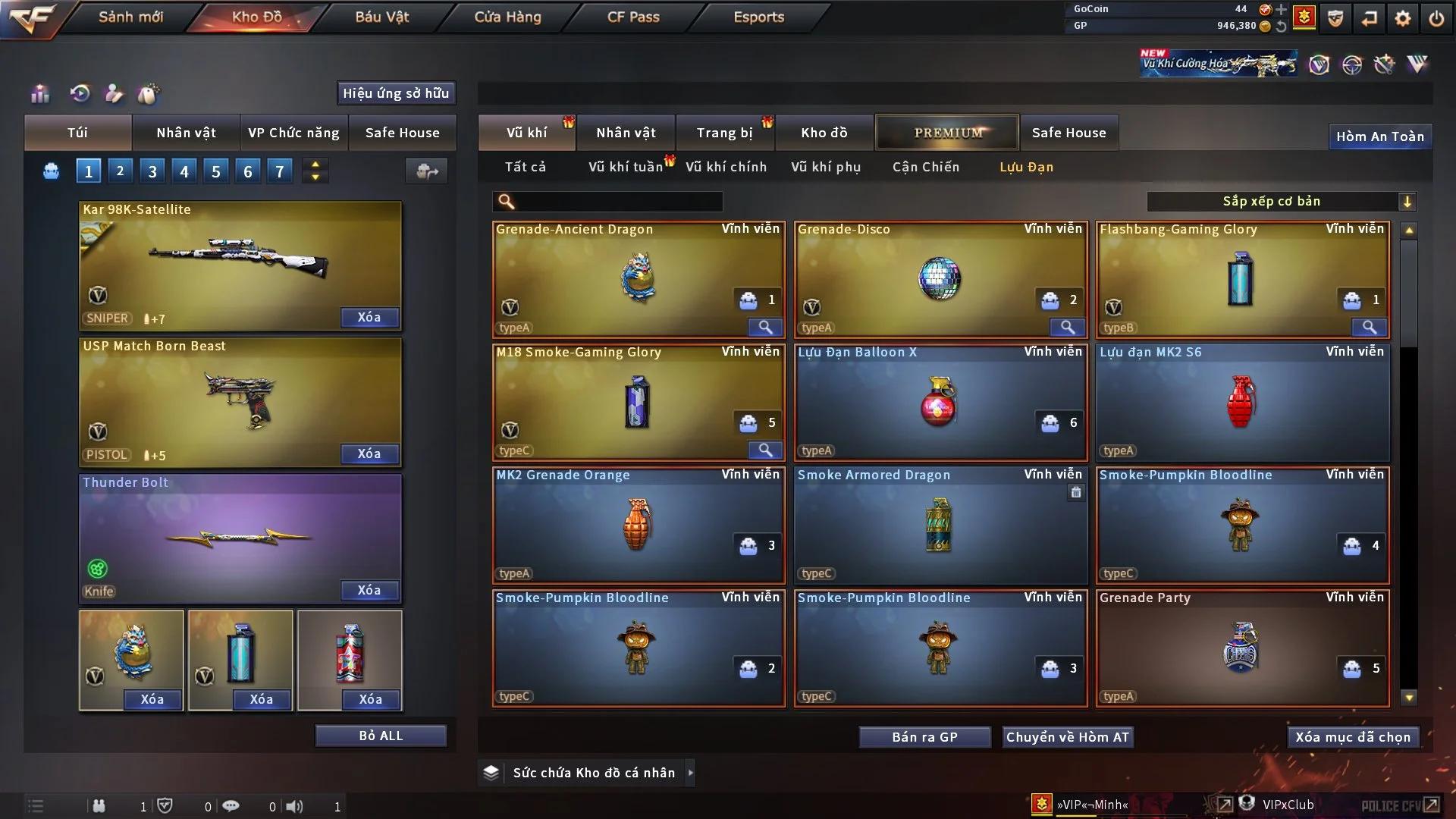Show the Vũ khí chính category
The image size is (1456, 819).
tap(726, 167)
